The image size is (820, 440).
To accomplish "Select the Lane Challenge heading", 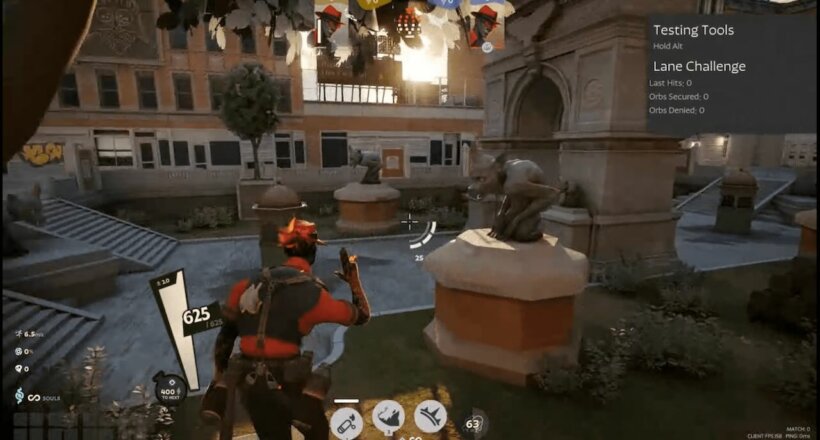I will (697, 66).
